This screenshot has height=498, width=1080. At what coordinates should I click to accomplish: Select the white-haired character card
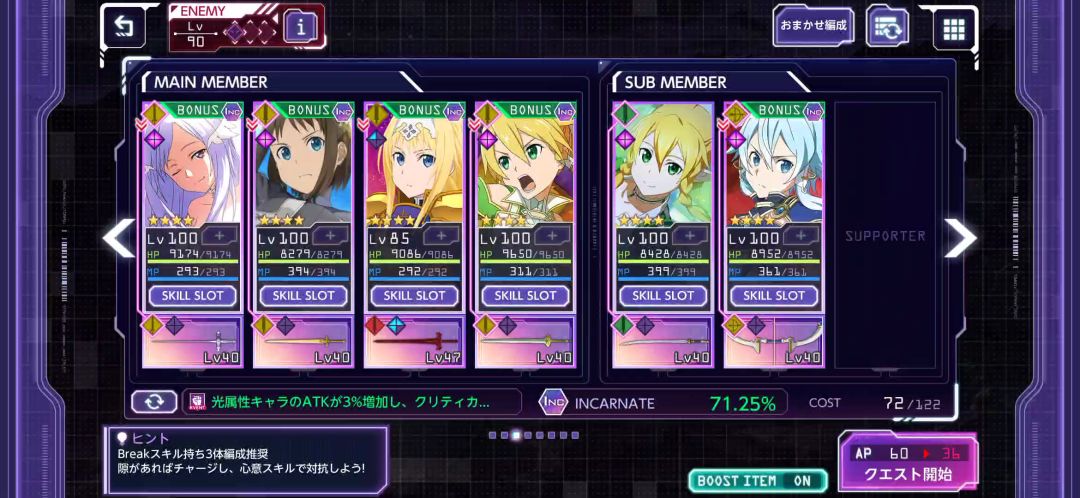point(193,170)
